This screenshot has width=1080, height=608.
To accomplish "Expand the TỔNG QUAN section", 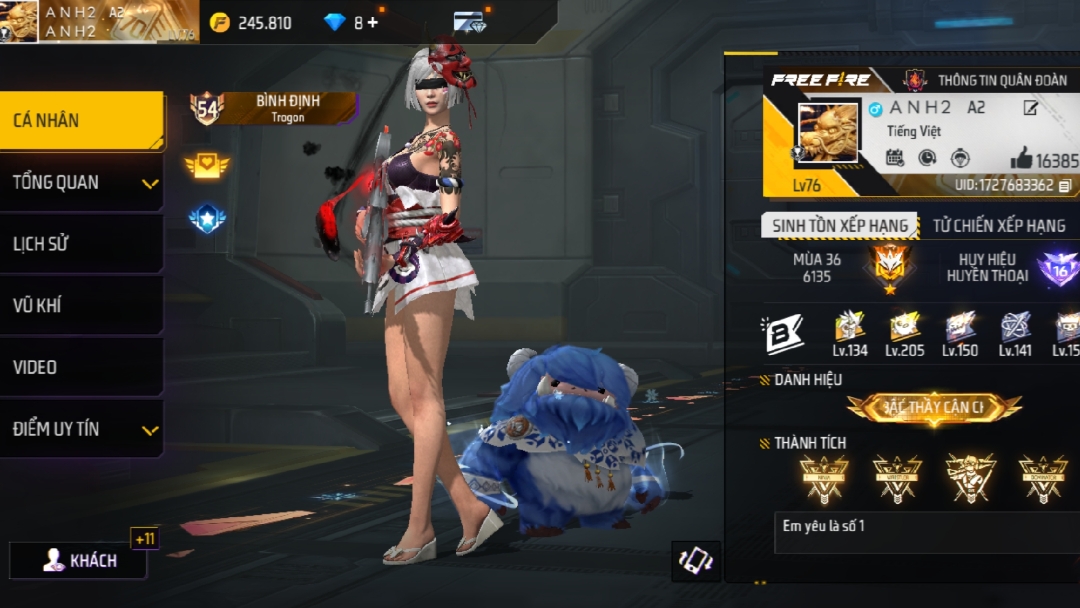I will 82,182.
